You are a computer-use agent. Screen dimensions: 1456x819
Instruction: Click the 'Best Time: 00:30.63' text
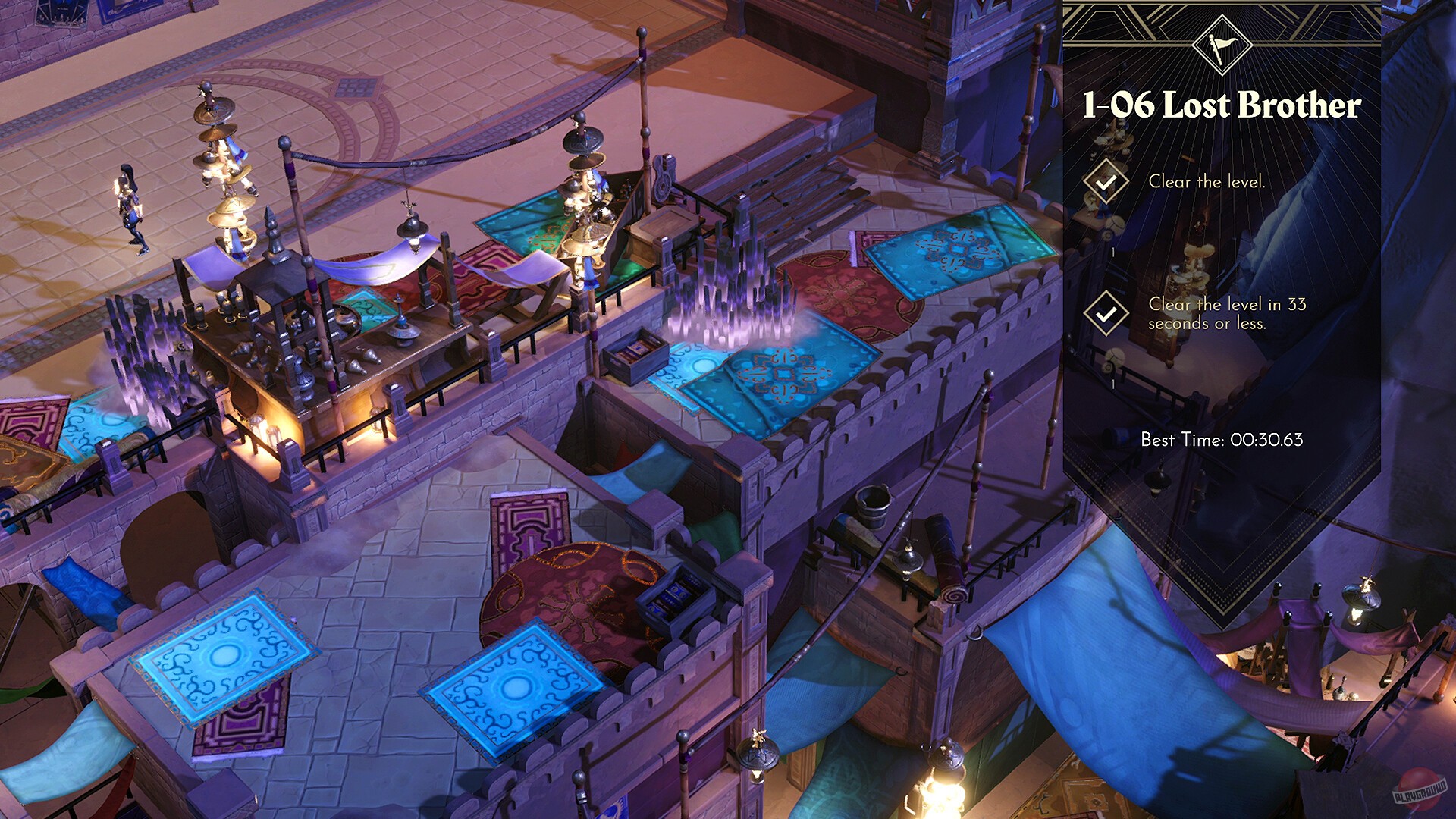[x=1222, y=438]
